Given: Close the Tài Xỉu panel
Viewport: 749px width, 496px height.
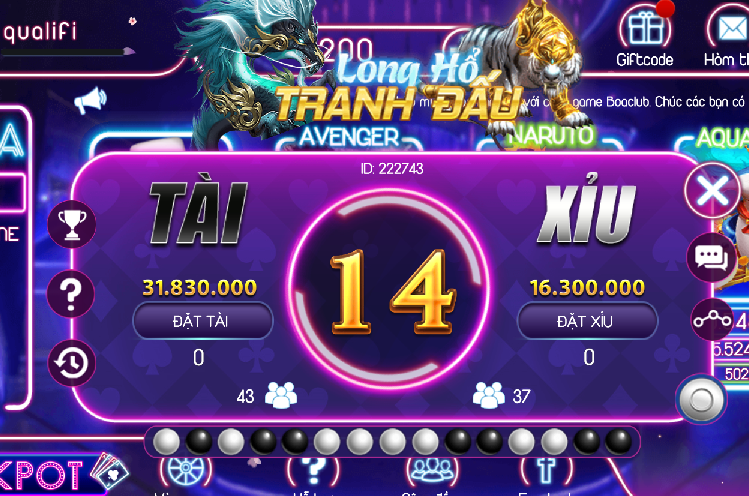Looking at the screenshot, I should 711,190.
